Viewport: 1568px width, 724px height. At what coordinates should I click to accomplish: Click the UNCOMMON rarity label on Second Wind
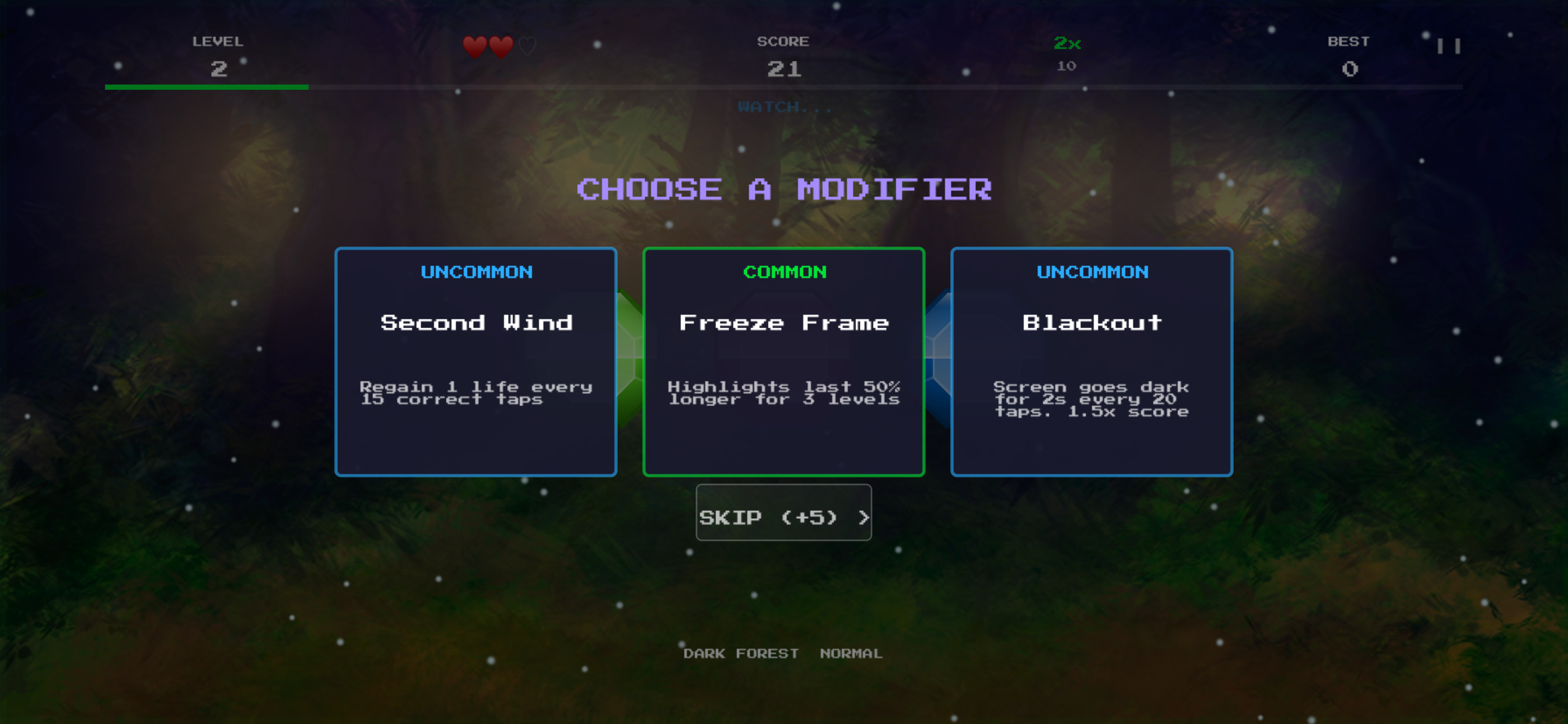(475, 273)
